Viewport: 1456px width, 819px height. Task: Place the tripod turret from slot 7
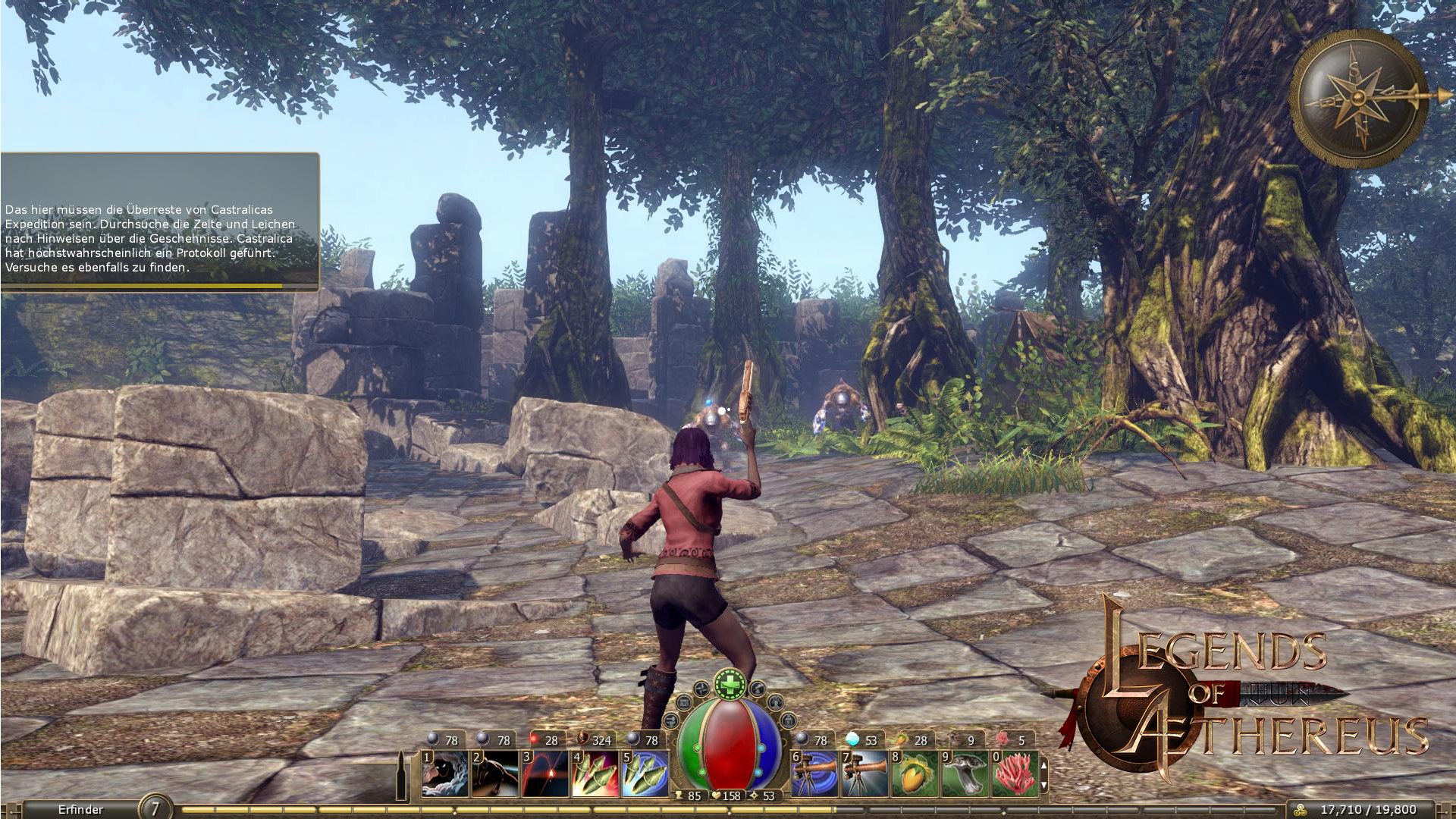tap(864, 773)
